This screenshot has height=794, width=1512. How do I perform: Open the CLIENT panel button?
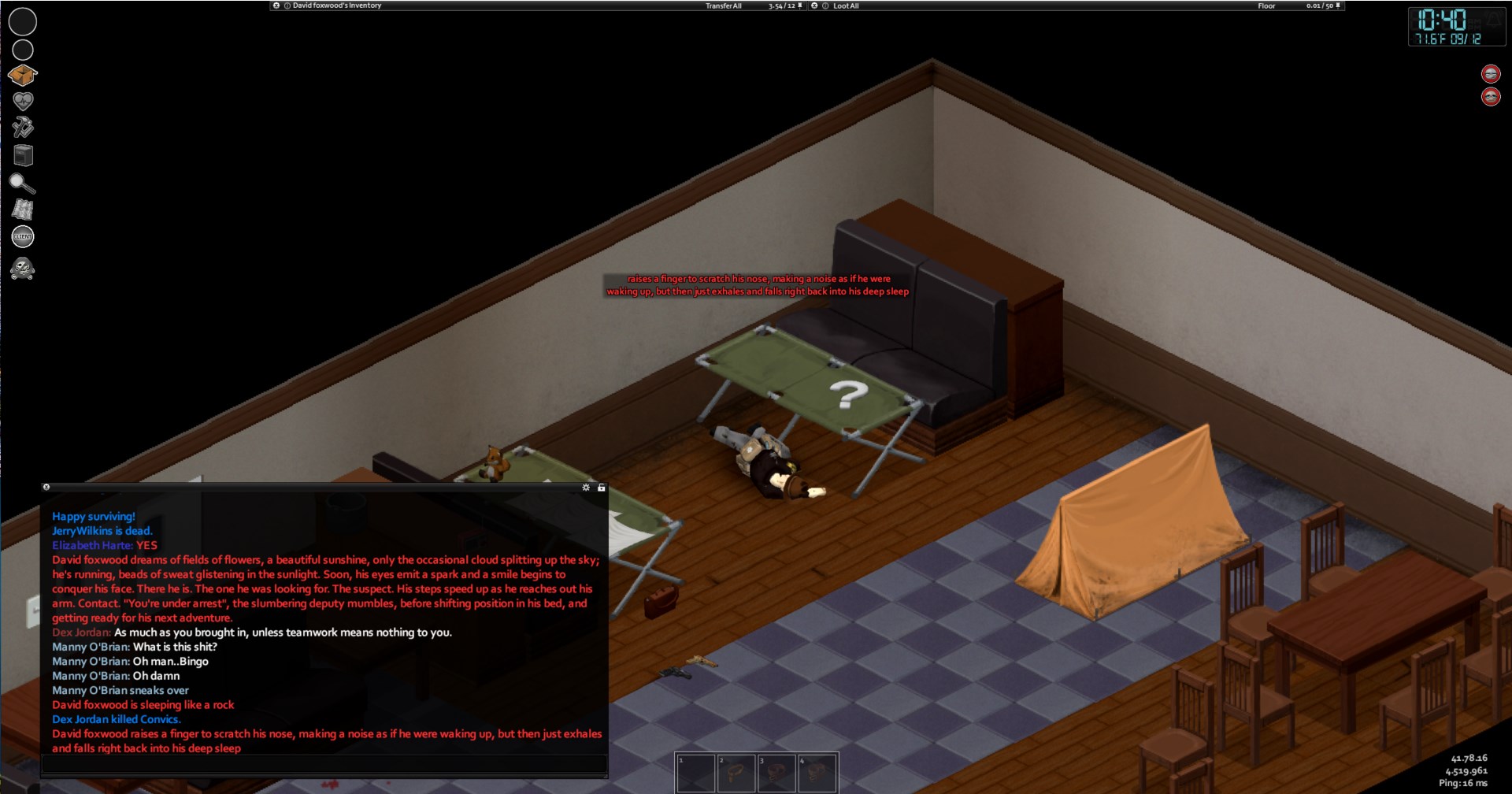click(x=23, y=236)
